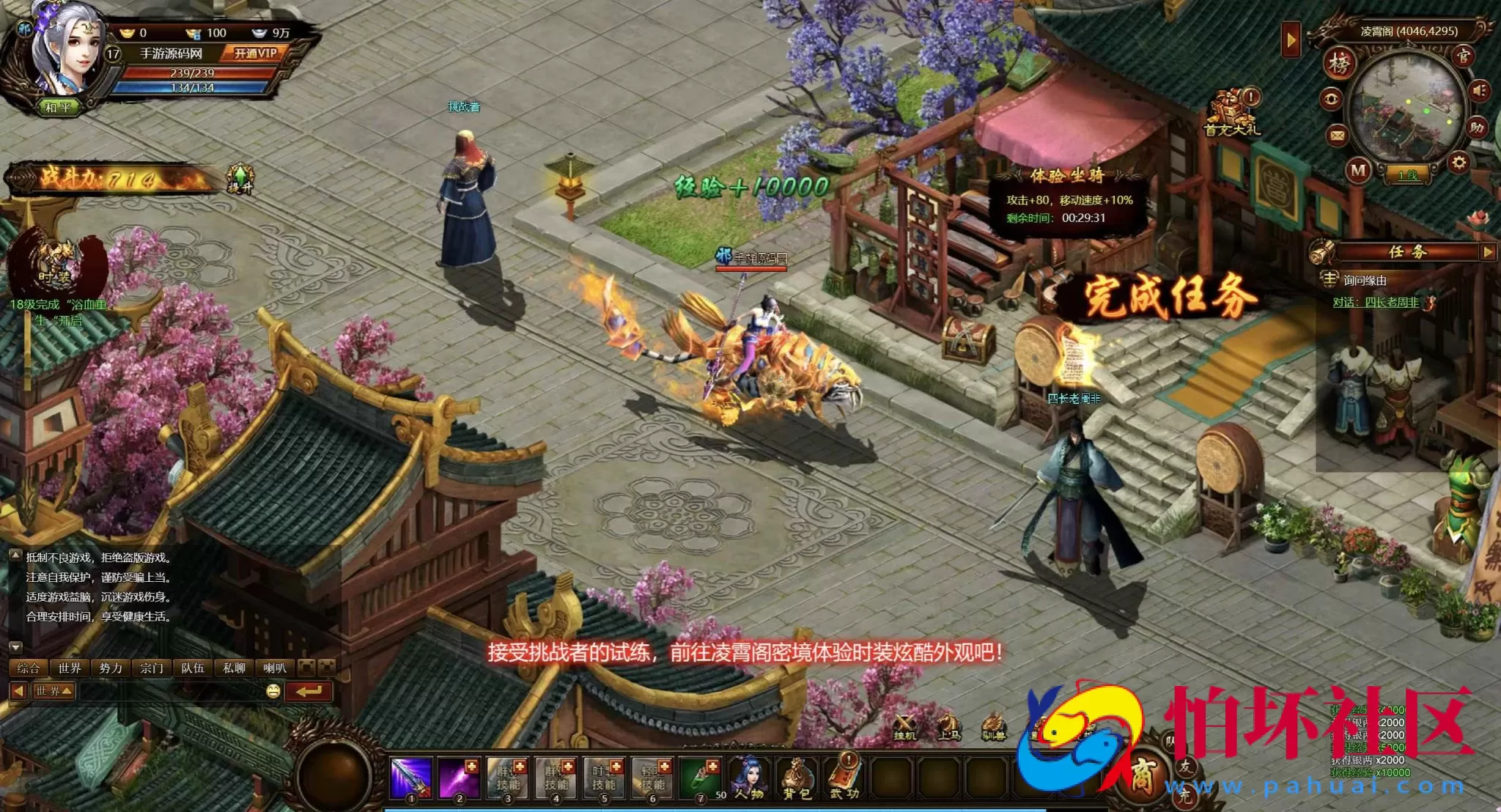
Task: Open the 1线 server line selector
Action: pos(1409,174)
